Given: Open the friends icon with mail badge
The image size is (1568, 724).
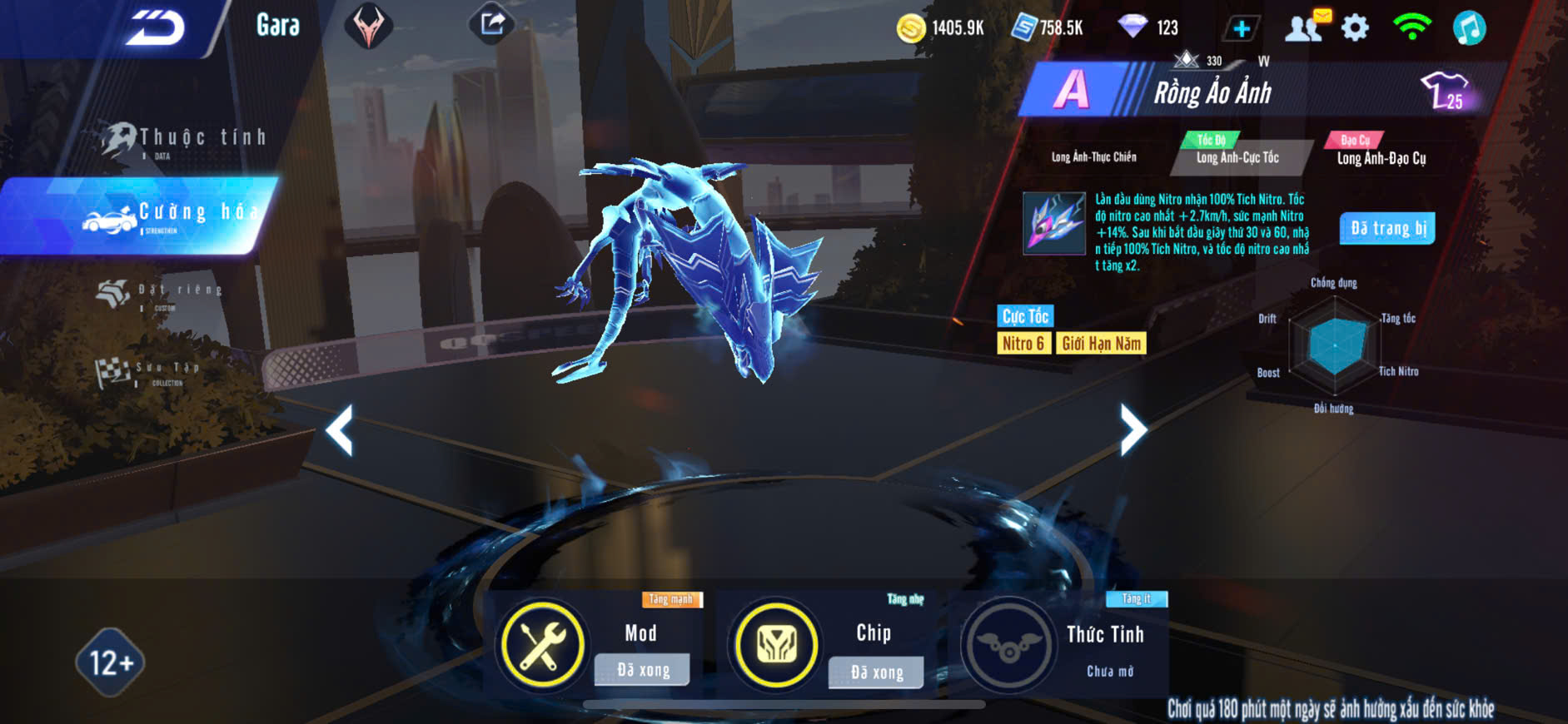Looking at the screenshot, I should click(x=1306, y=27).
